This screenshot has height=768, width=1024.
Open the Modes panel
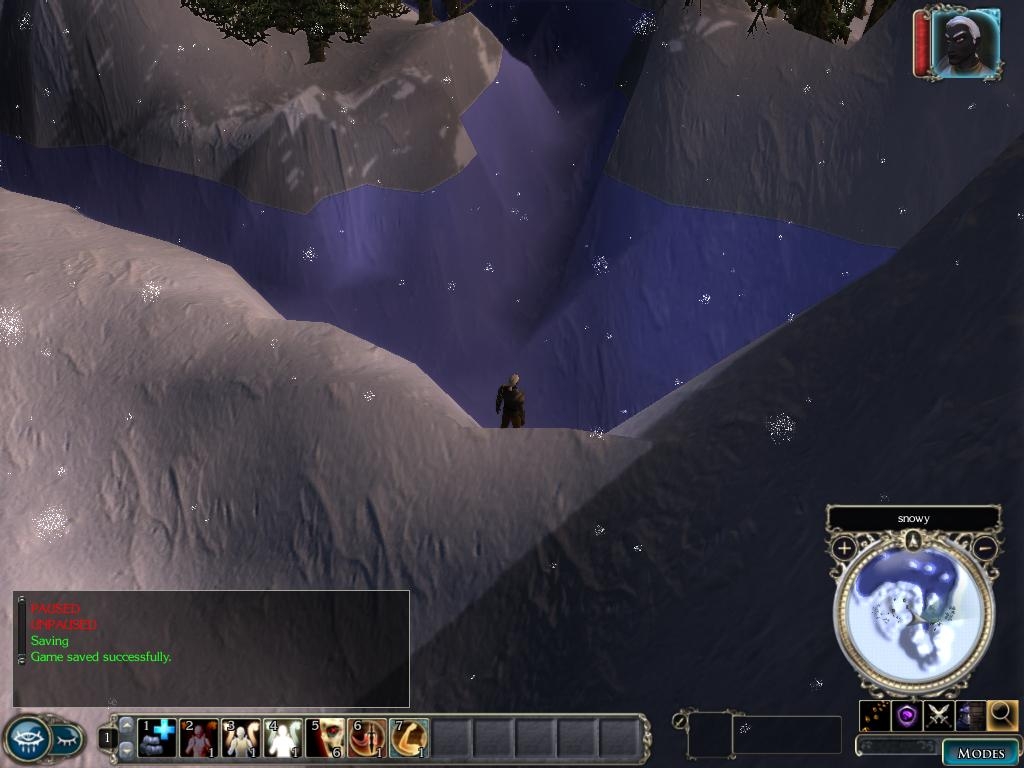click(979, 752)
